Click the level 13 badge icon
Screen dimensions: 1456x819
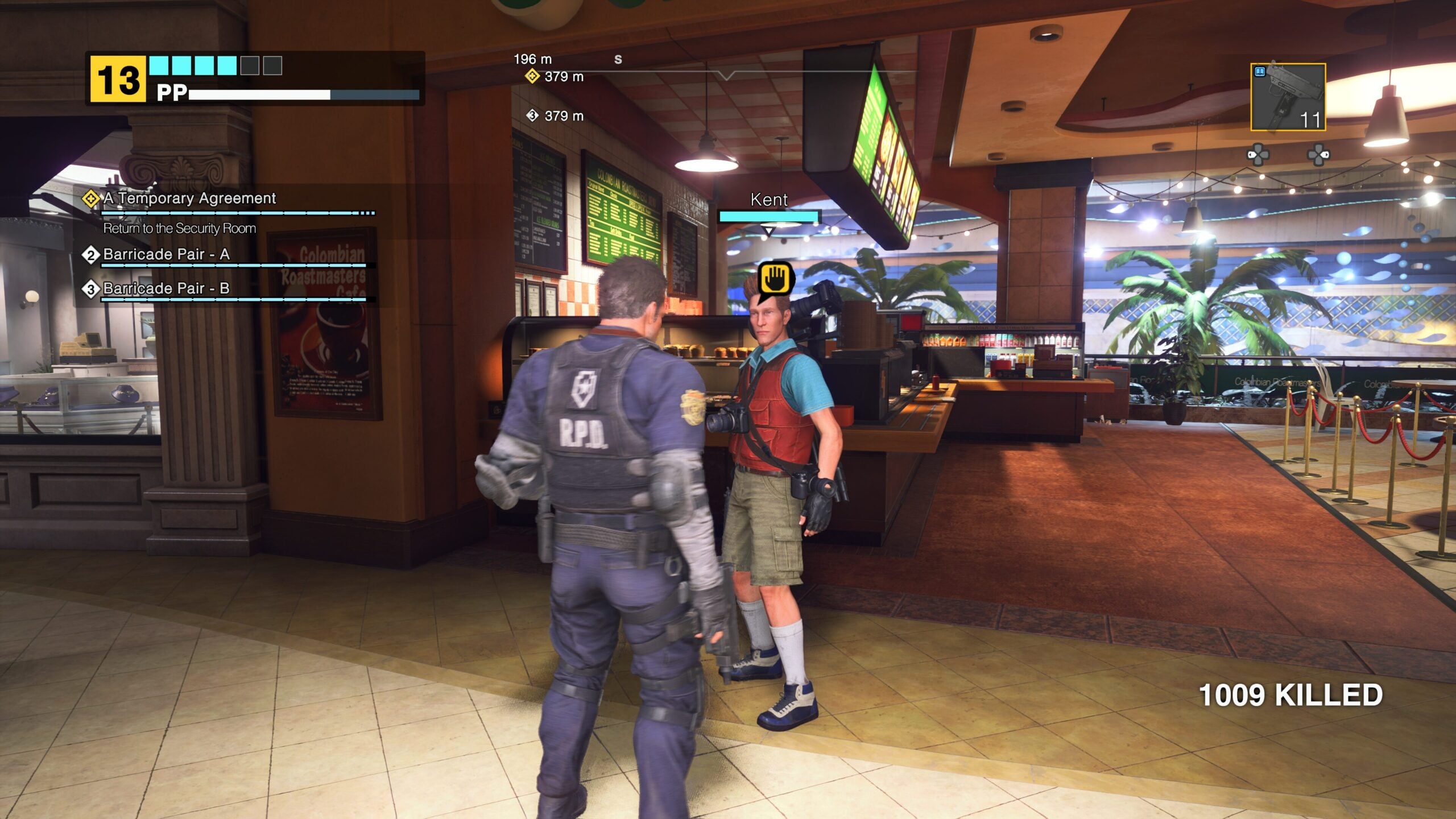coord(116,76)
